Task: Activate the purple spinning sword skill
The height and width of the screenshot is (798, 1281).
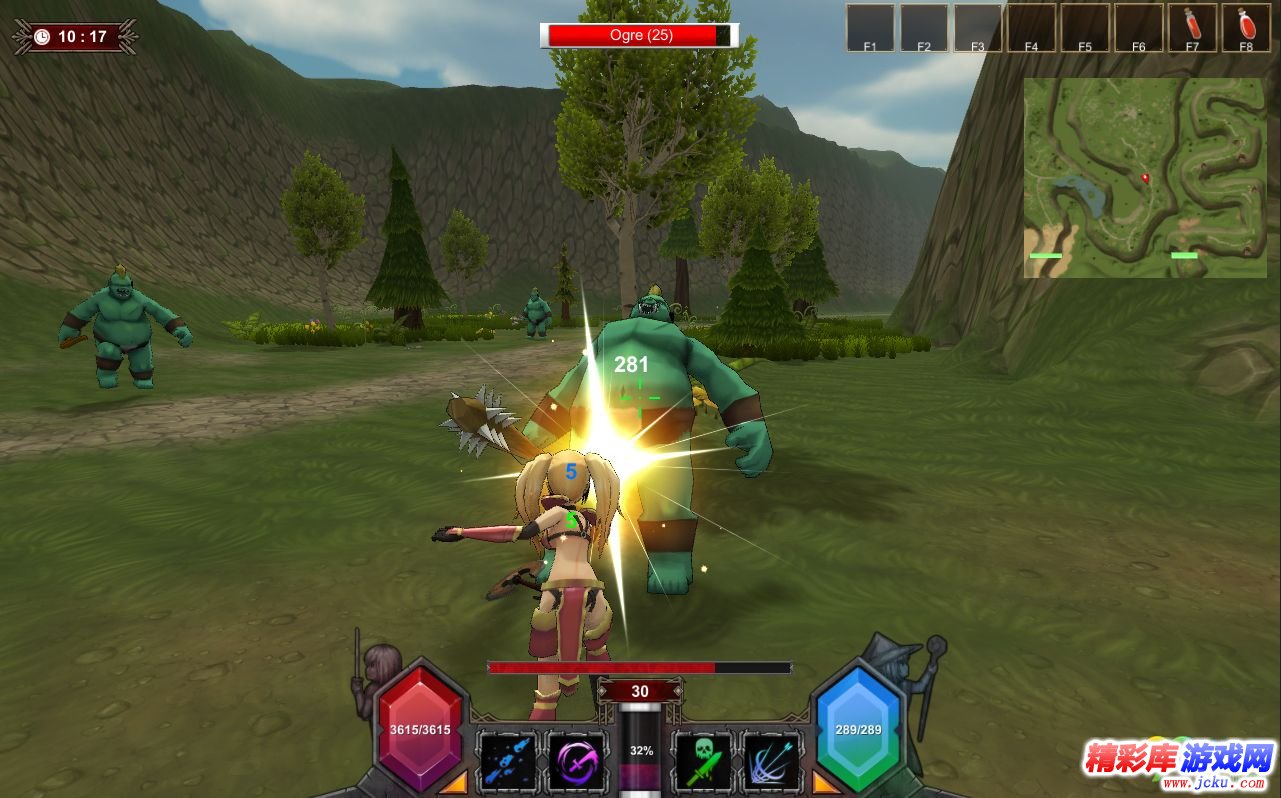Action: point(576,760)
